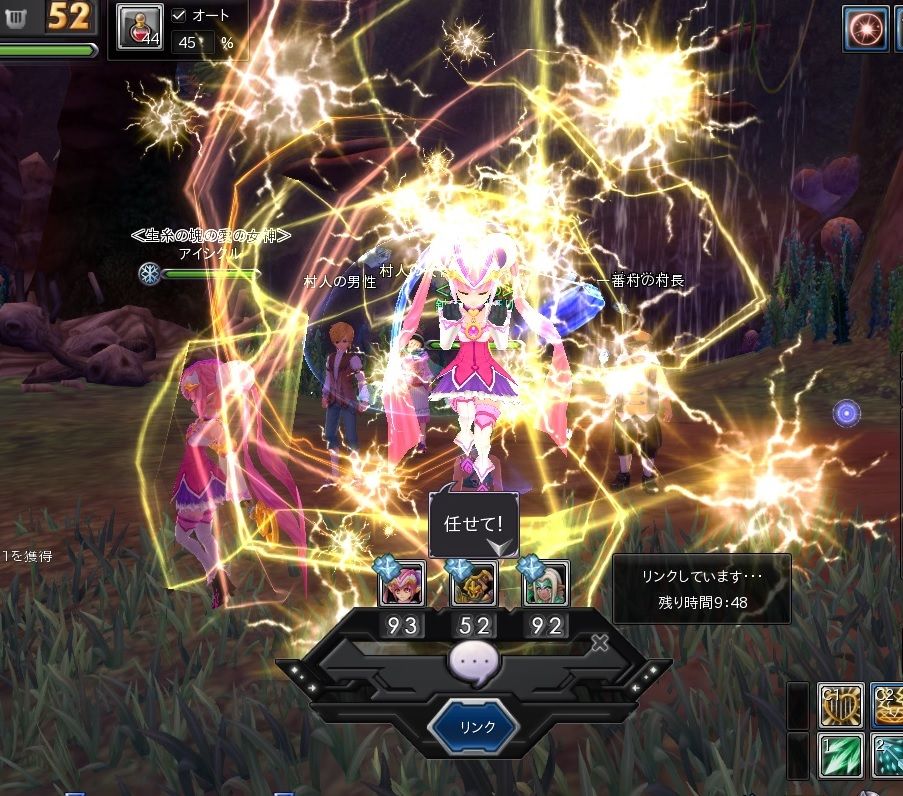Use the red health potion slot

point(140,27)
